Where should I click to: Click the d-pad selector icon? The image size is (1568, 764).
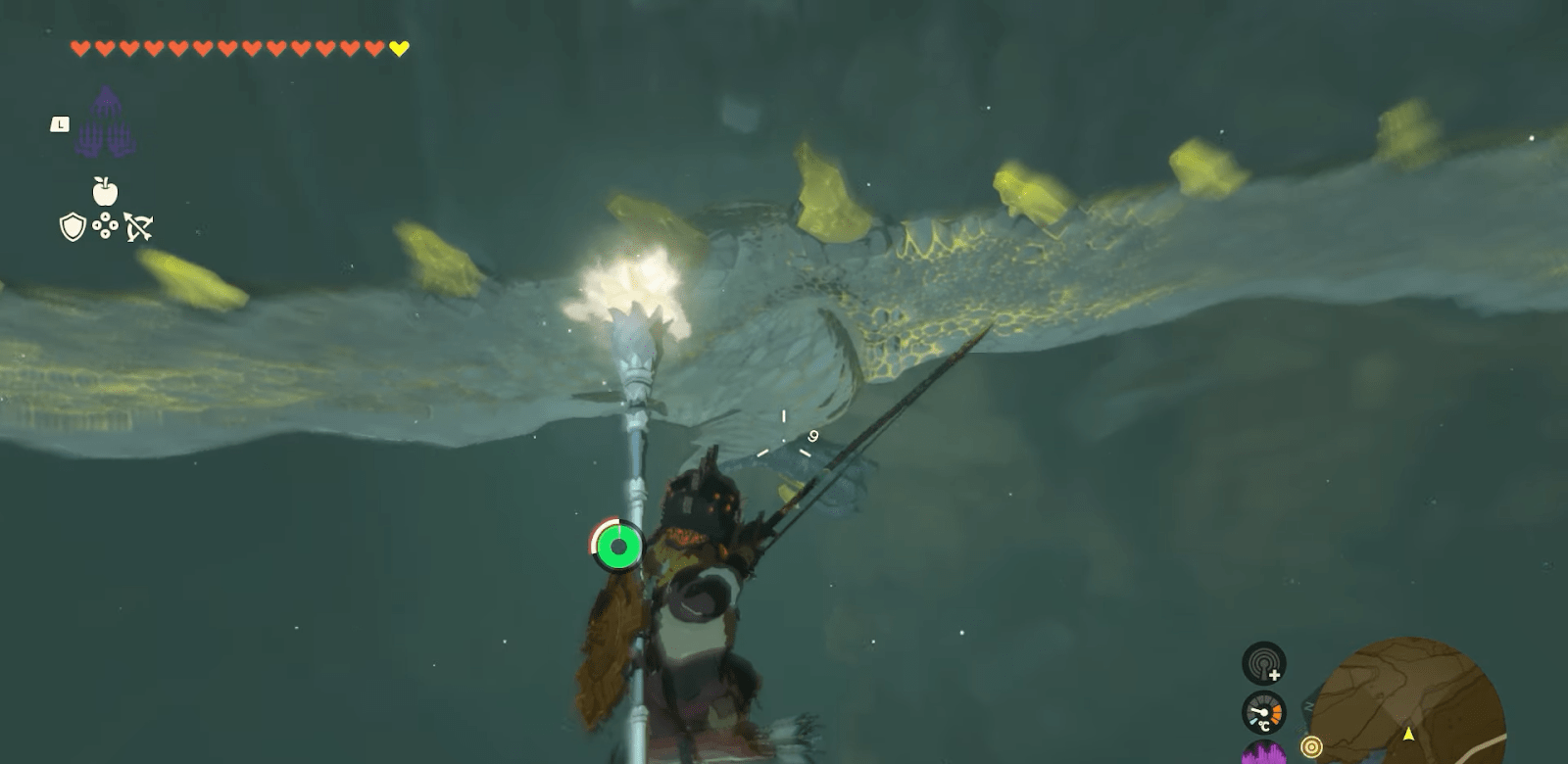(x=106, y=225)
